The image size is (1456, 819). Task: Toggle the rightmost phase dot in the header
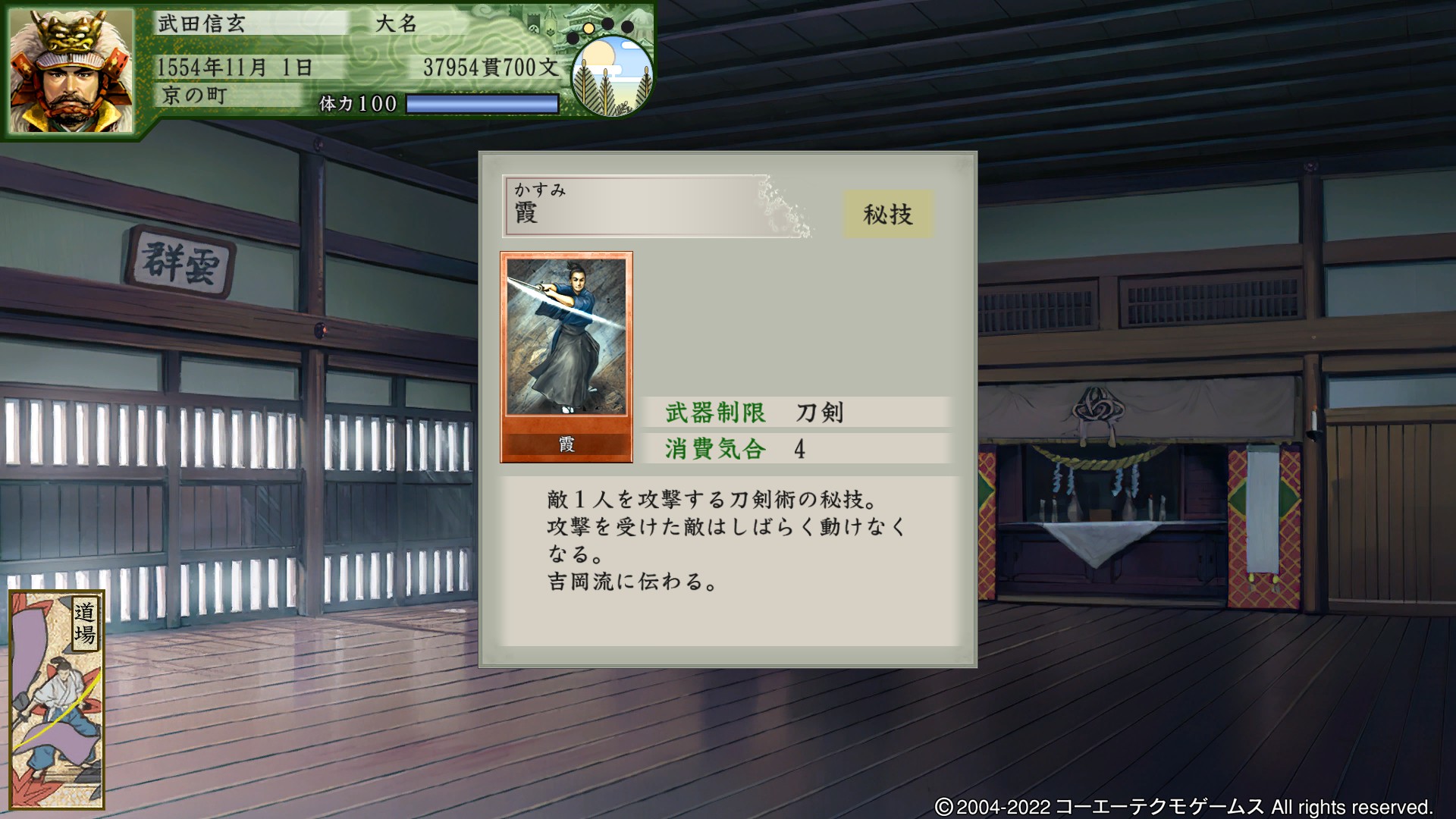pyautogui.click(x=628, y=27)
